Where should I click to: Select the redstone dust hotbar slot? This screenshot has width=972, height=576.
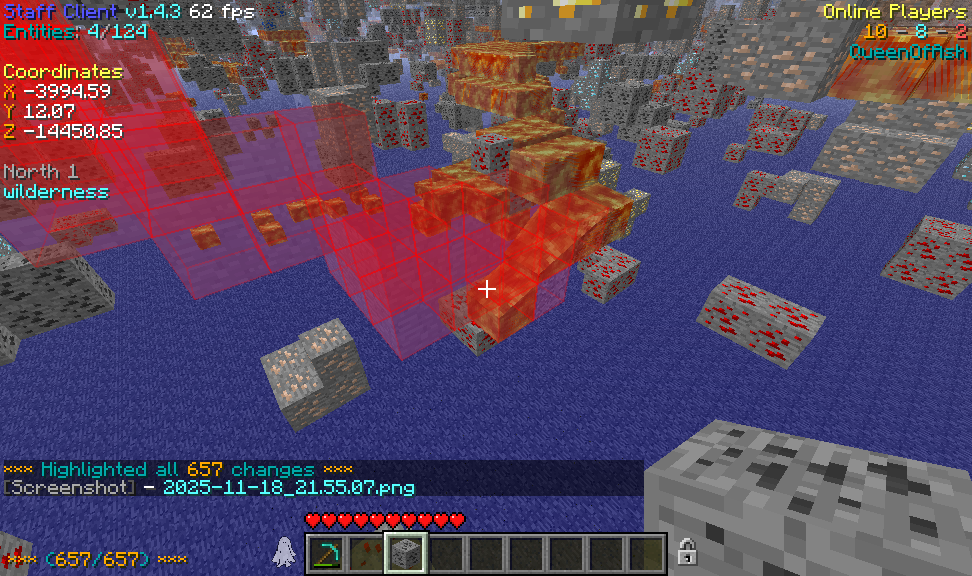pyautogui.click(x=367, y=553)
